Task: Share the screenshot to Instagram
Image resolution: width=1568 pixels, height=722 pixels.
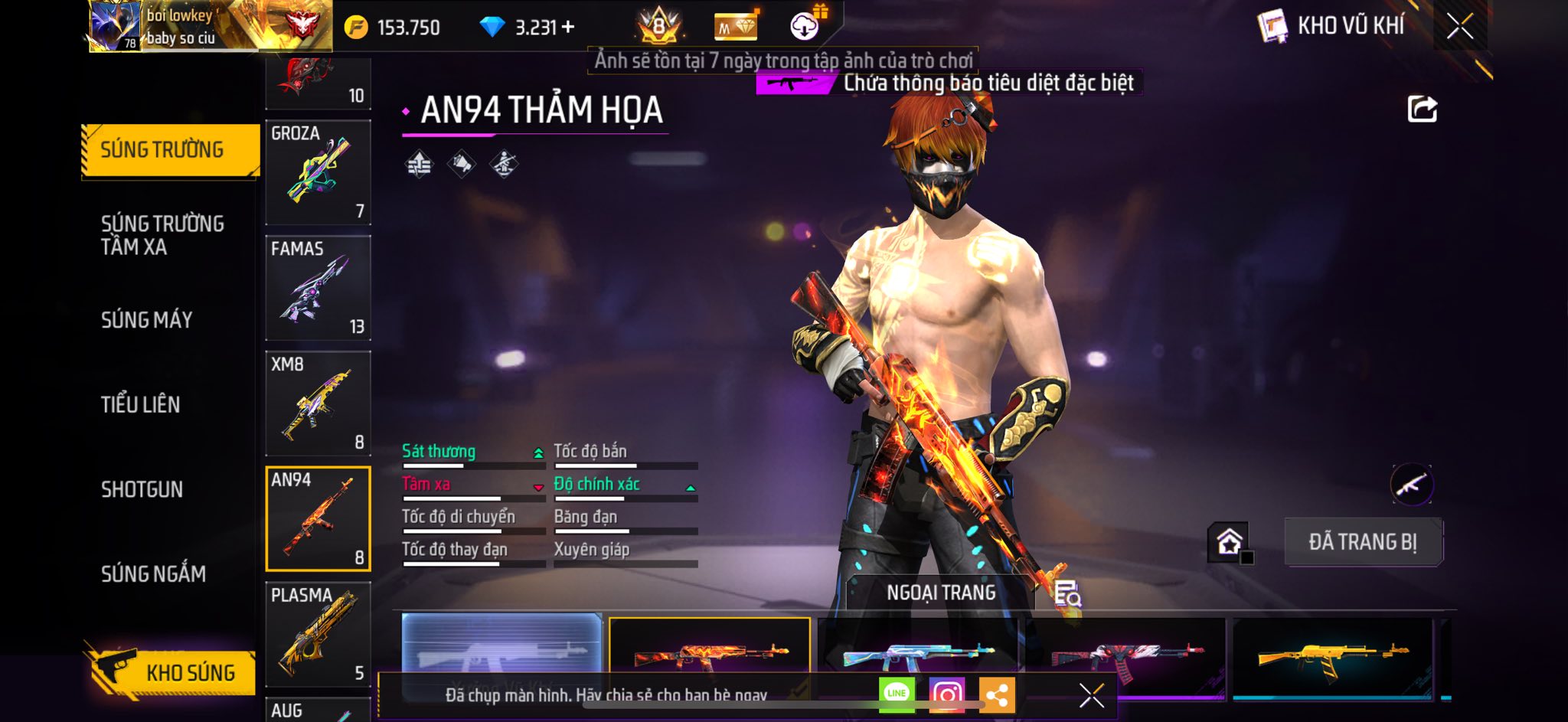Action: (946, 695)
